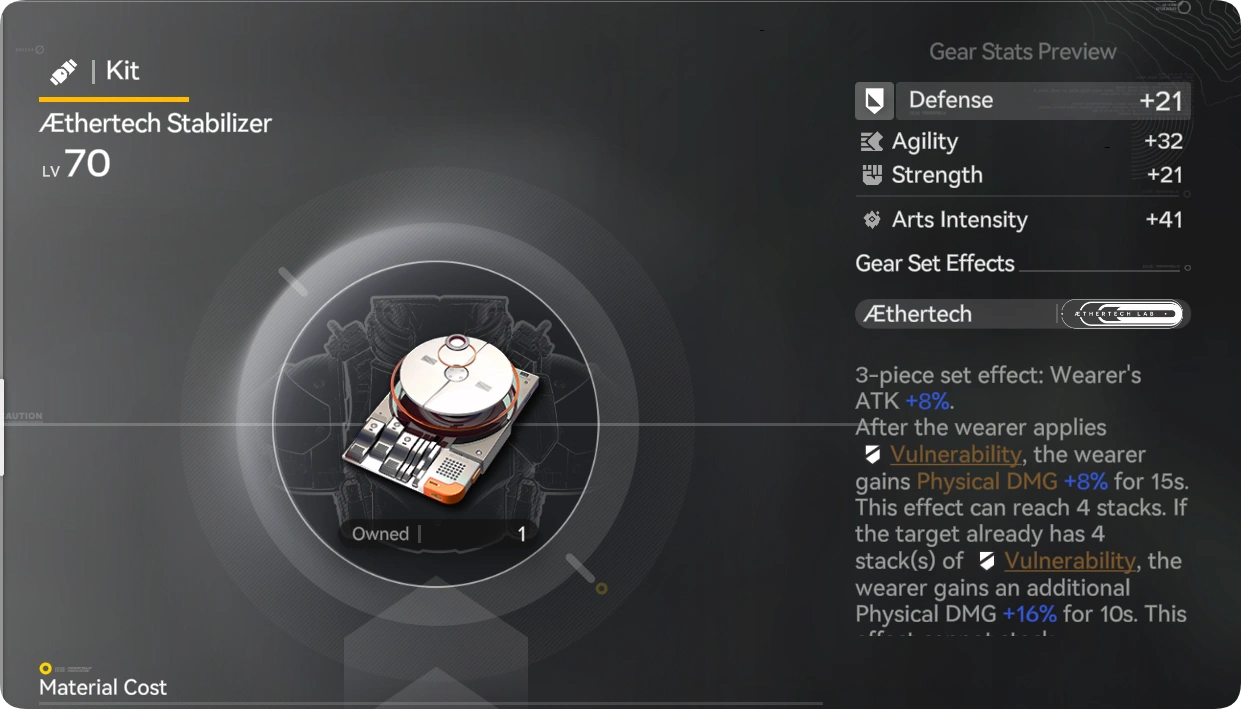This screenshot has width=1241, height=709.
Task: Open the Vulnerability link following 'stack(s) of'
Action: [1069, 561]
